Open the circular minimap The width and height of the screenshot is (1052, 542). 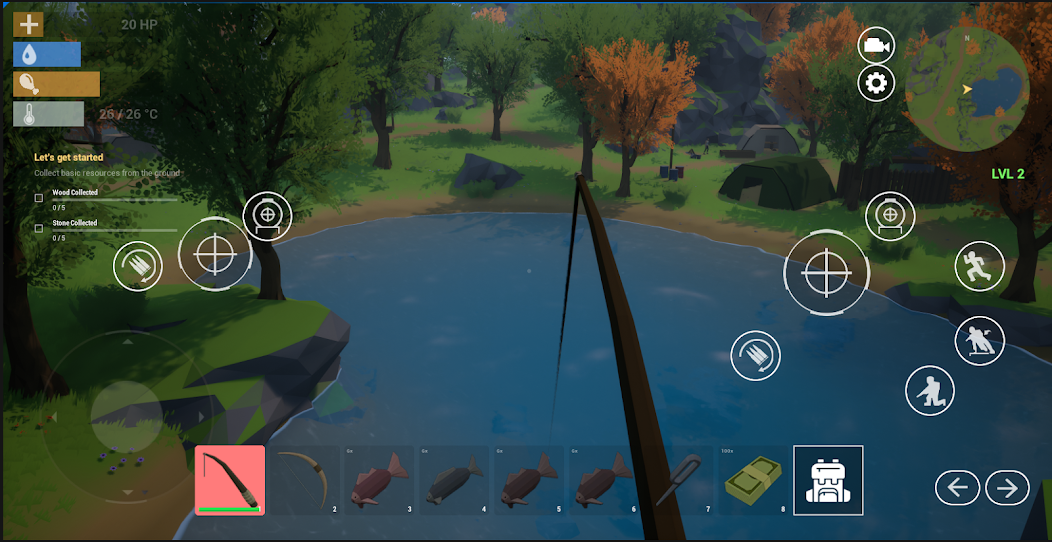pos(966,89)
